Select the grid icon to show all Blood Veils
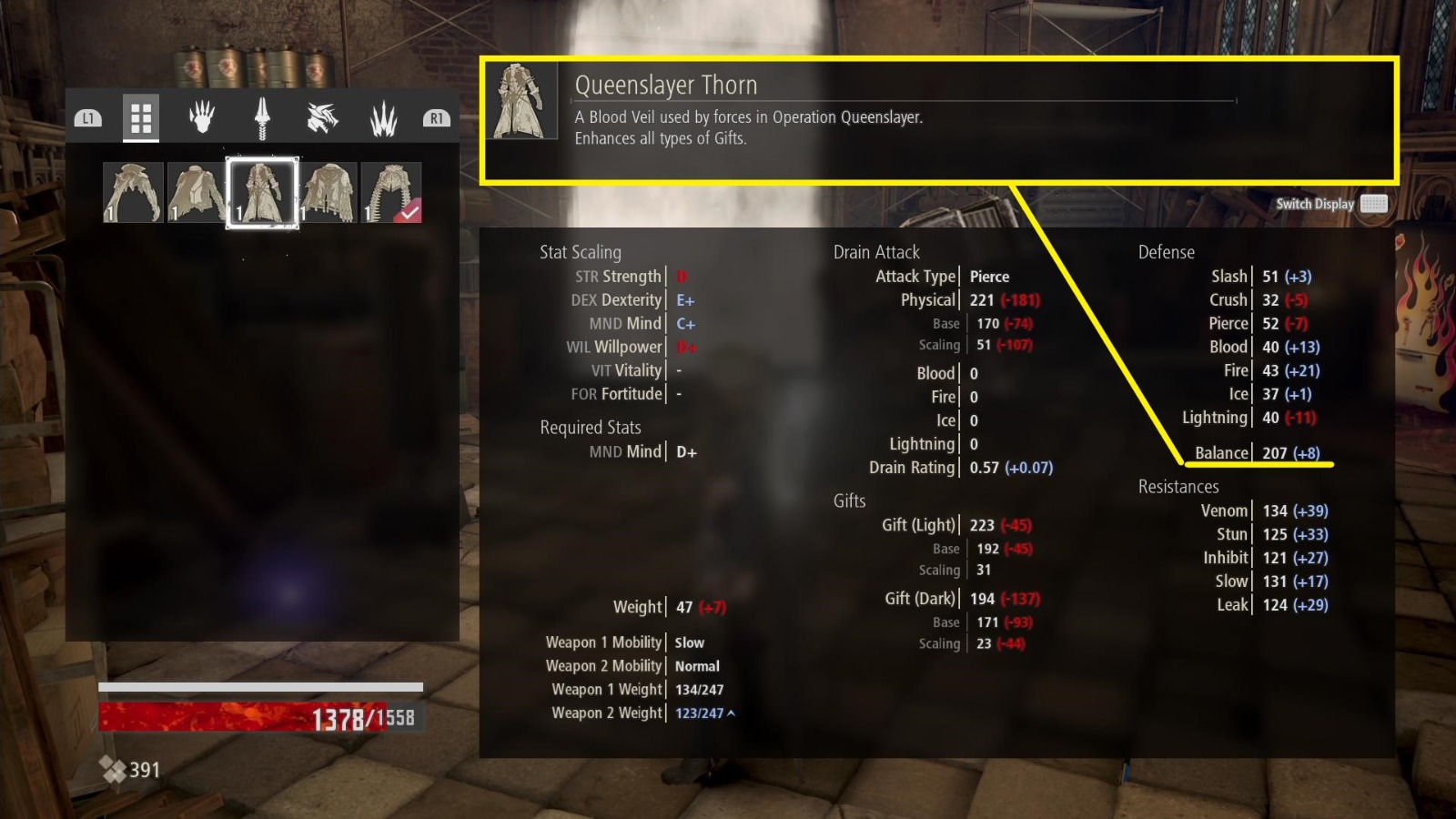1456x819 pixels. click(141, 117)
